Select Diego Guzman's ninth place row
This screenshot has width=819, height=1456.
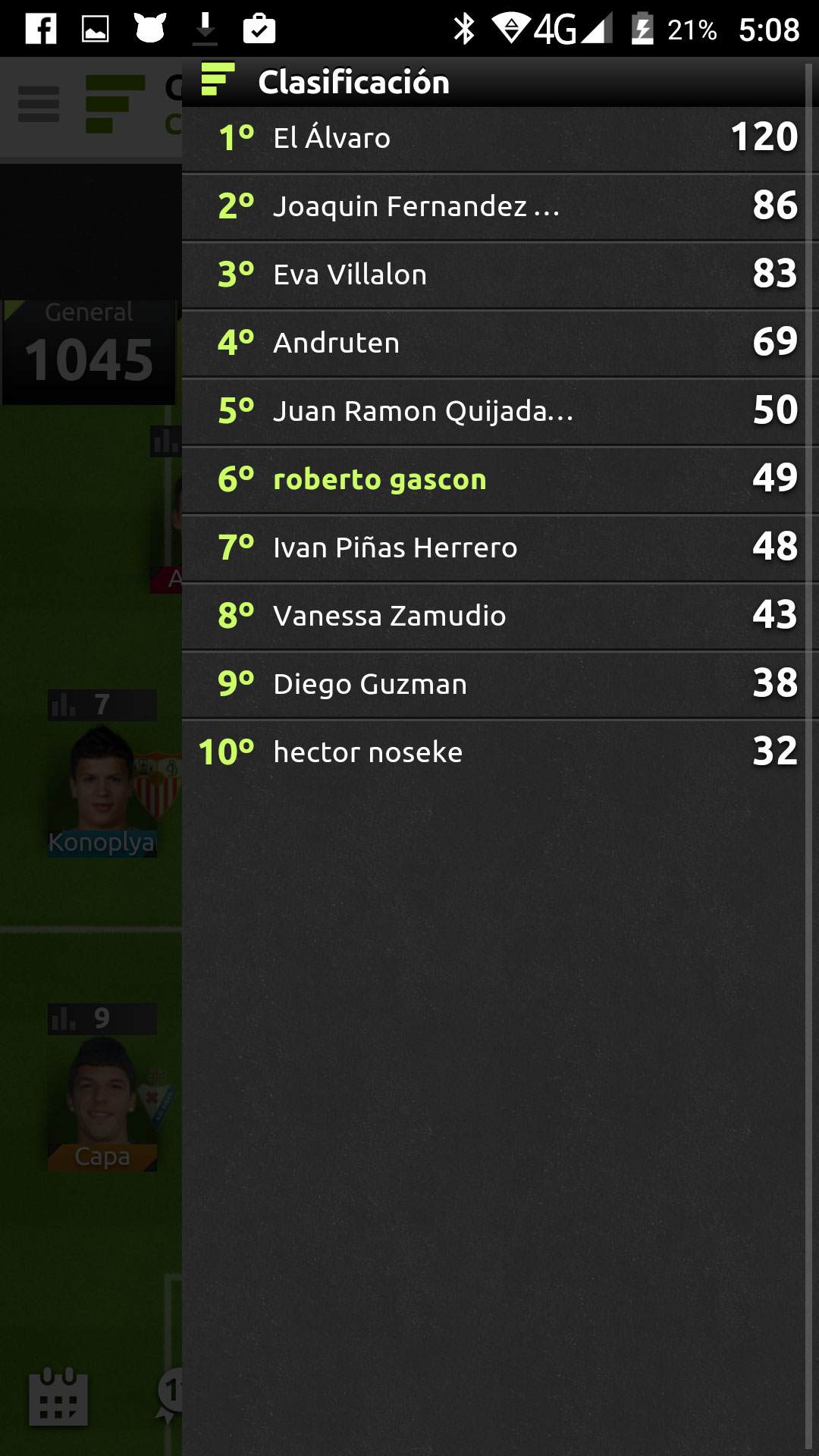500,684
